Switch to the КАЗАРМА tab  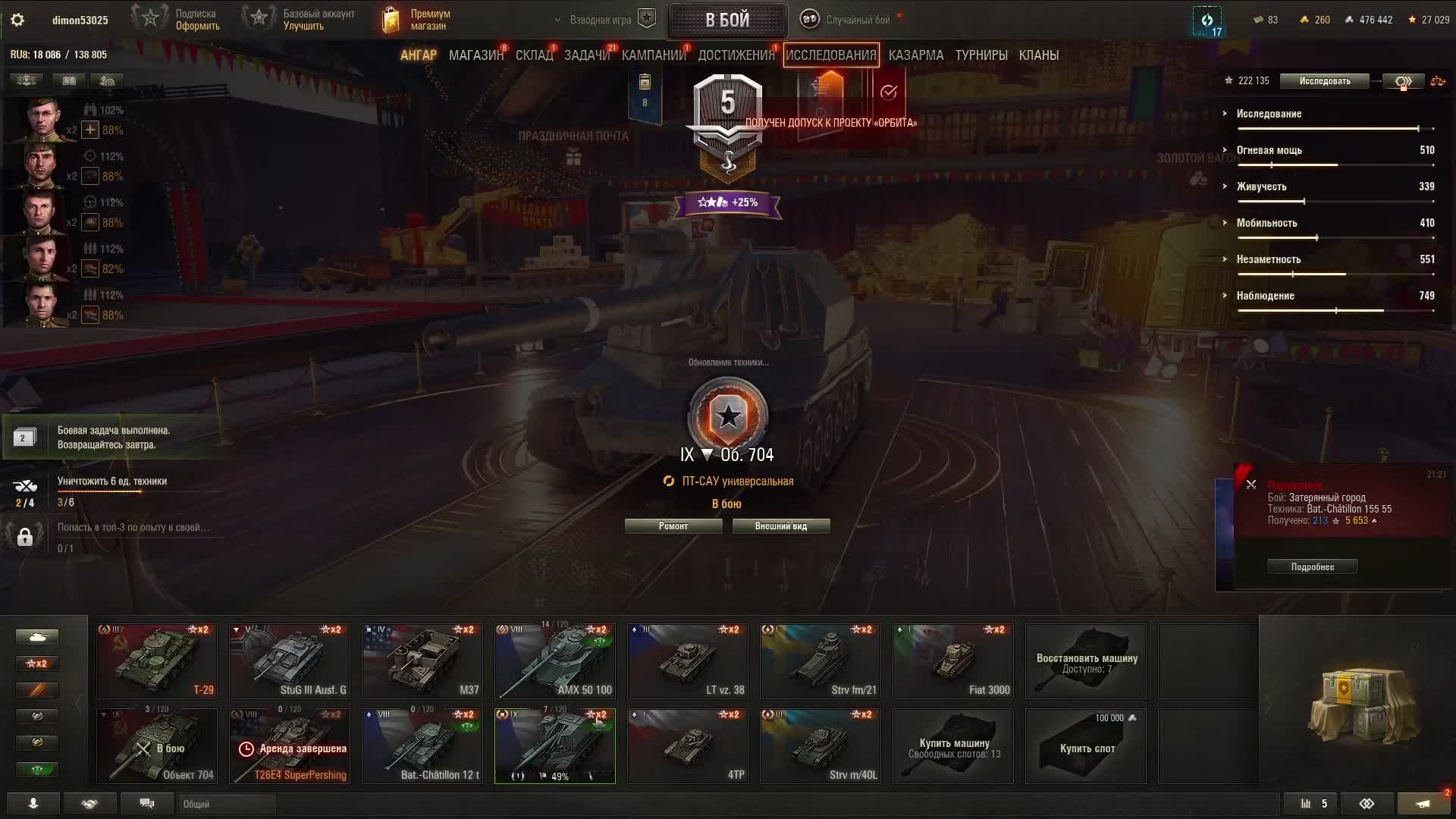[915, 55]
